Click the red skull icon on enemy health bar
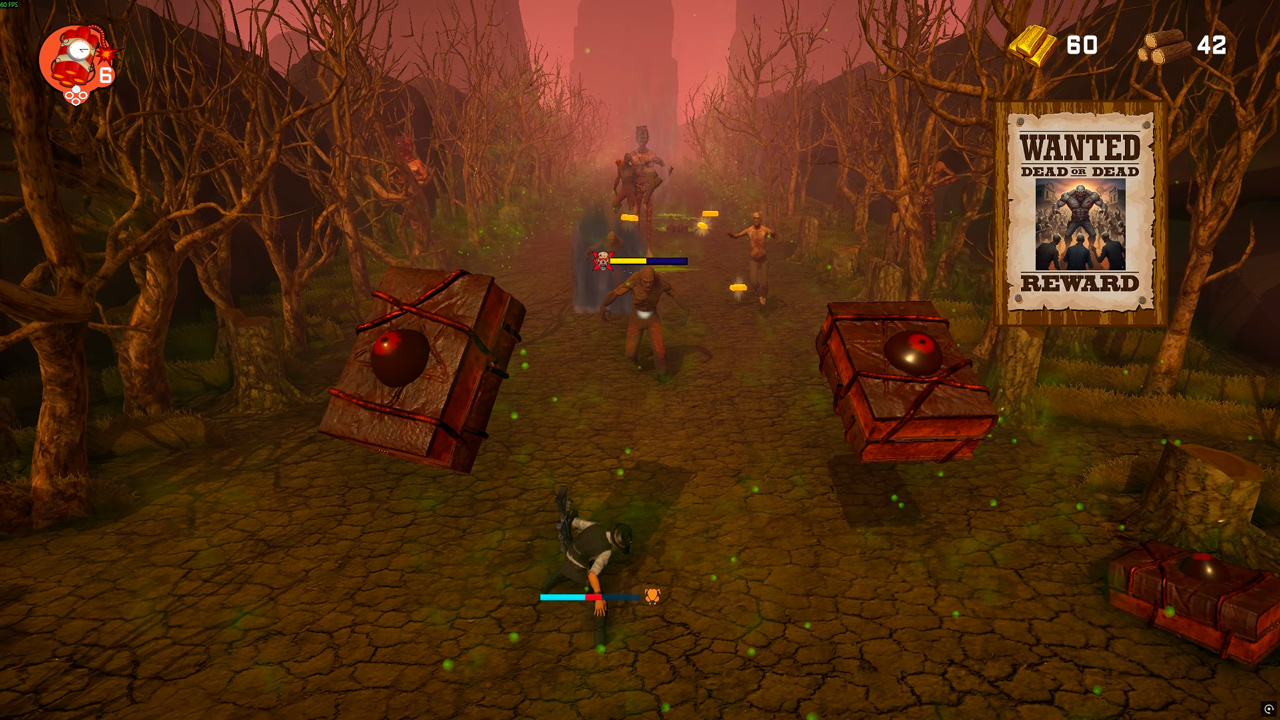Screen dimensions: 1280x720 point(601,259)
